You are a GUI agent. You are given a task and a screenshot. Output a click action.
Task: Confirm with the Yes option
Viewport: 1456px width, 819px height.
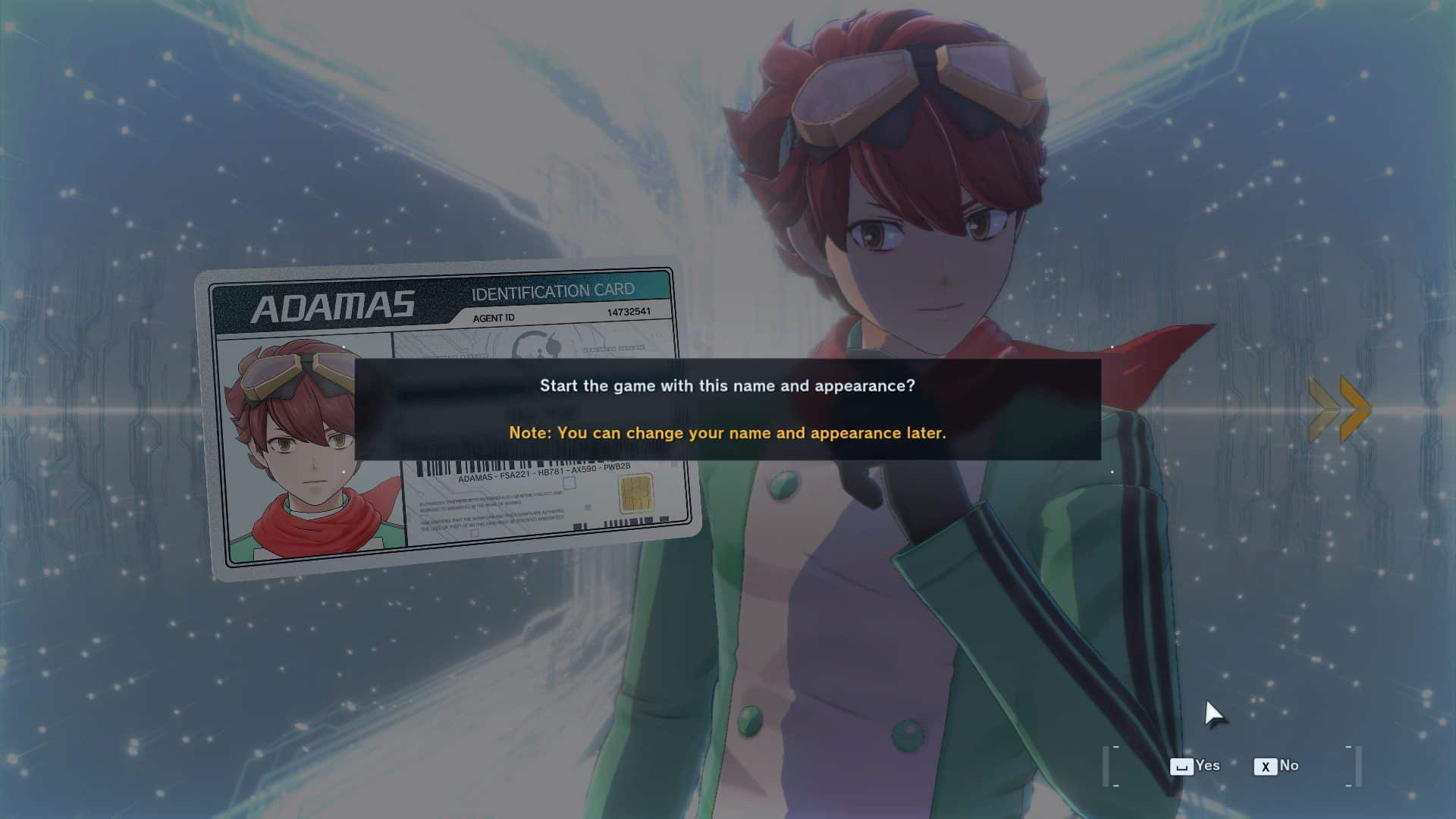pos(1195,766)
